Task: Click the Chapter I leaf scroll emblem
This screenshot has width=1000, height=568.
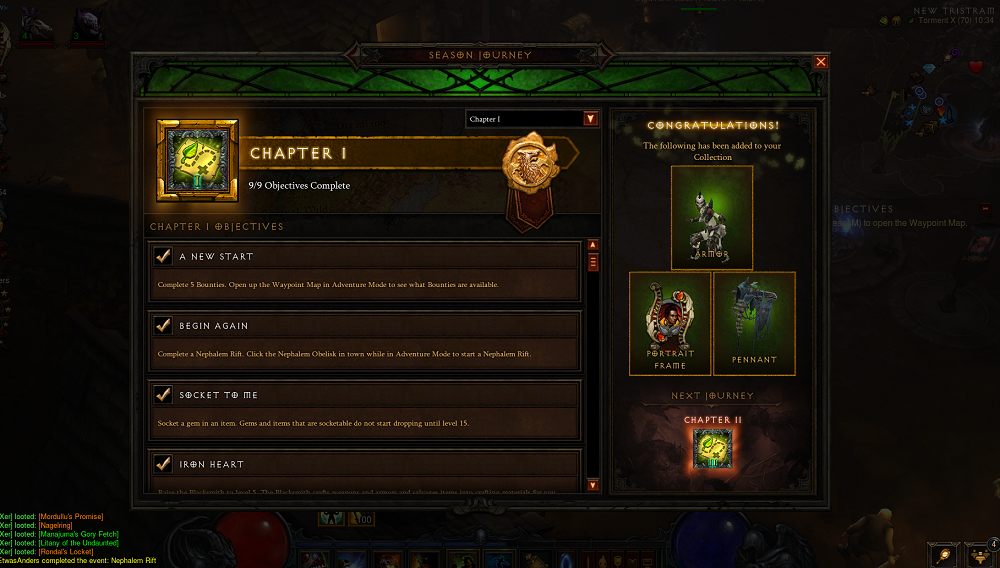Action: (x=198, y=161)
